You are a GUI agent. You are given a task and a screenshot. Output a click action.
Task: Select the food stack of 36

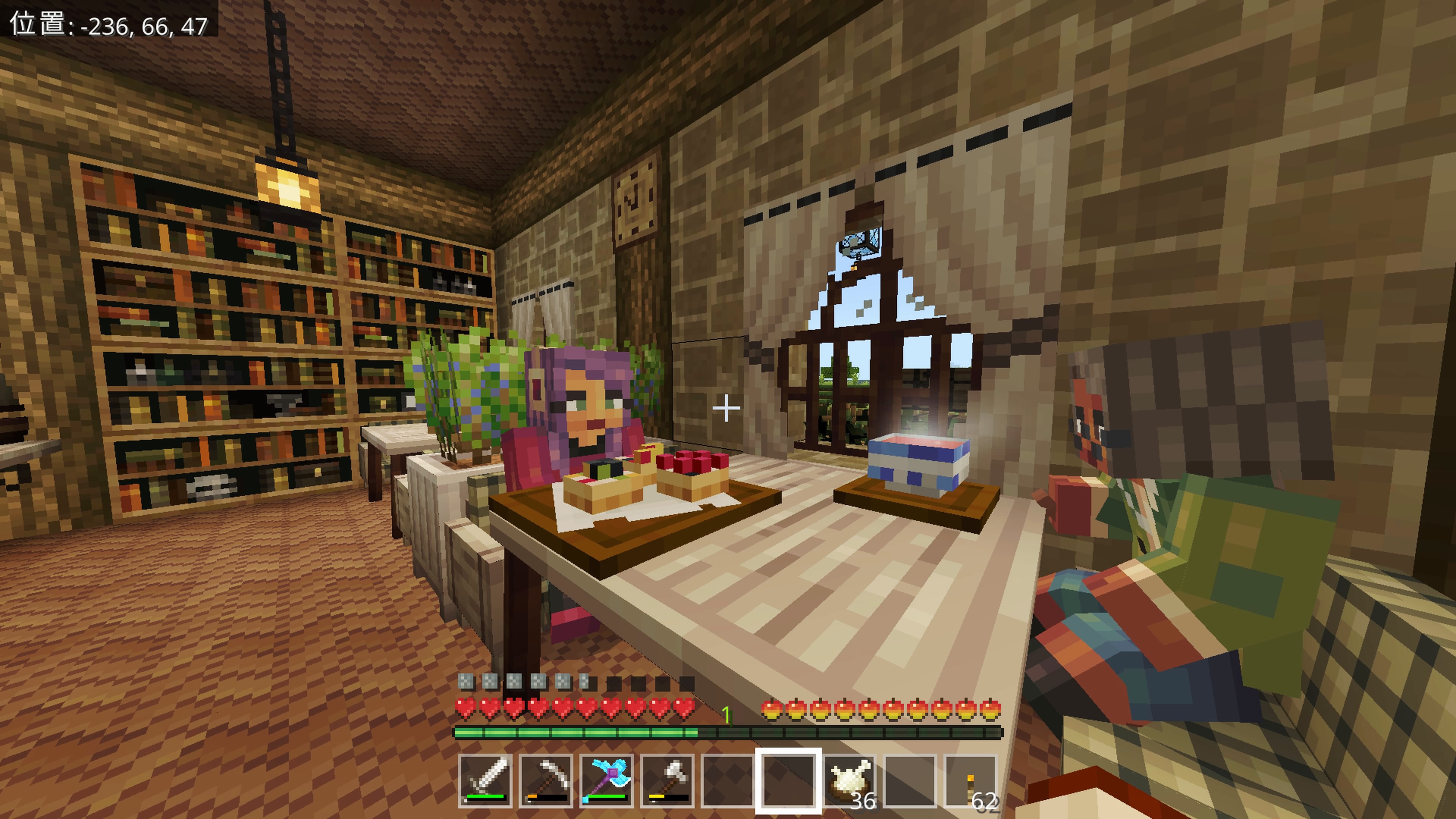(x=849, y=781)
